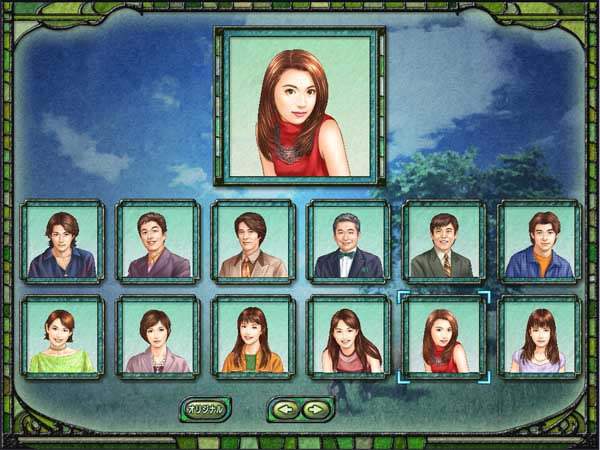
Task: Pick the woman wearing the lavender top
Action: click(x=539, y=337)
